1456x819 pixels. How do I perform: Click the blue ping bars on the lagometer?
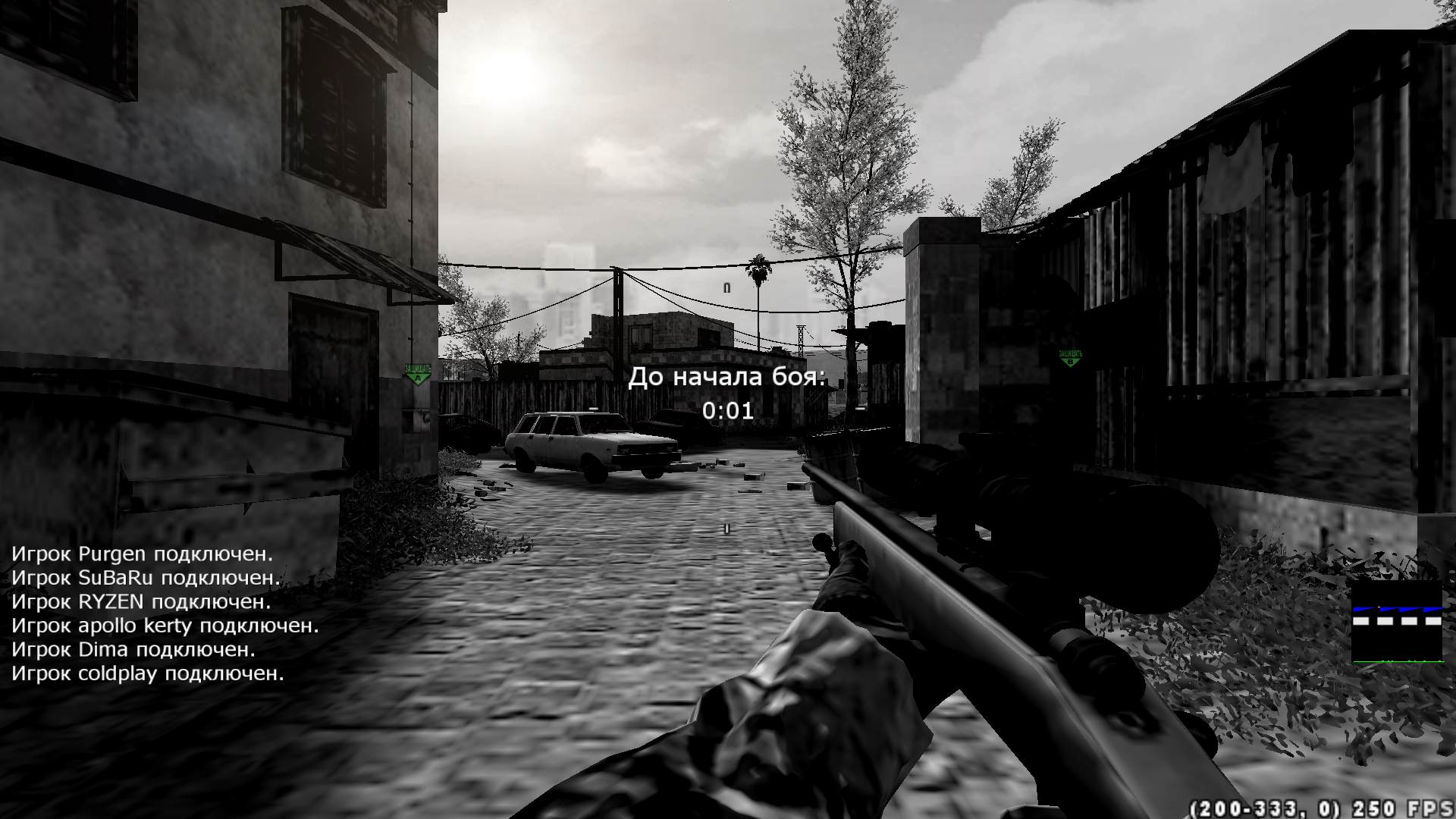click(1399, 608)
